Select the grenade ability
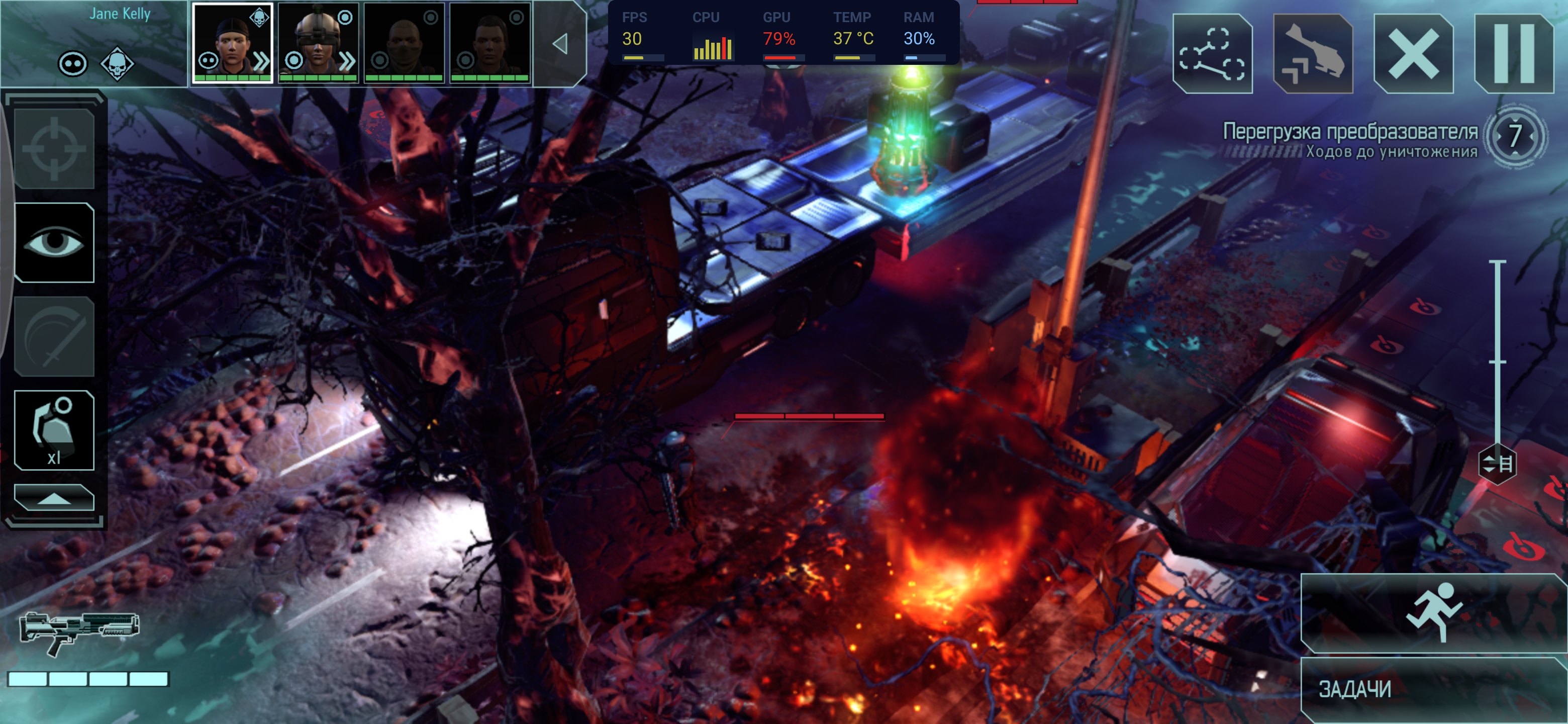Viewport: 1568px width, 724px height. coord(54,430)
